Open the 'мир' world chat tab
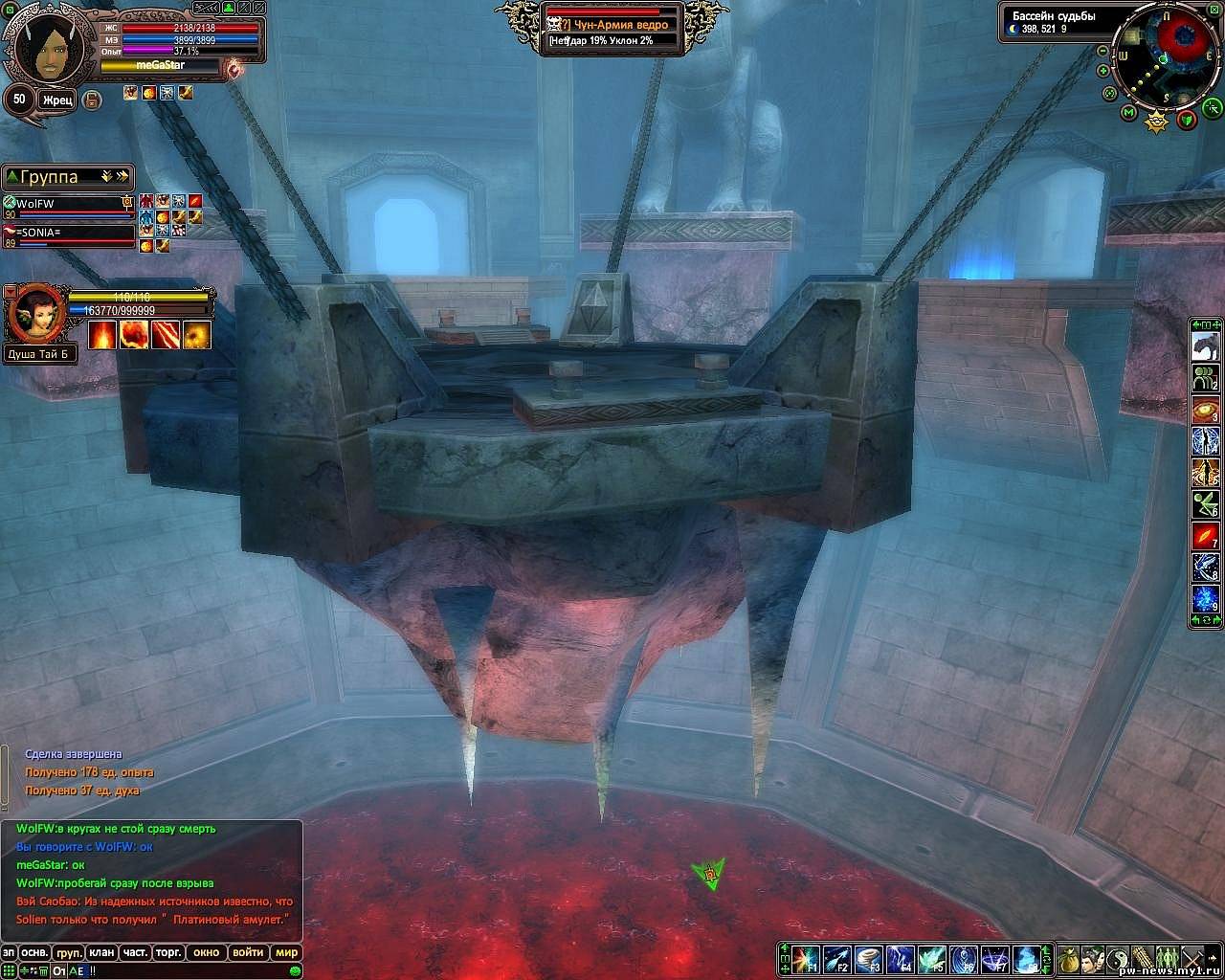This screenshot has height=980, width=1225. [286, 952]
